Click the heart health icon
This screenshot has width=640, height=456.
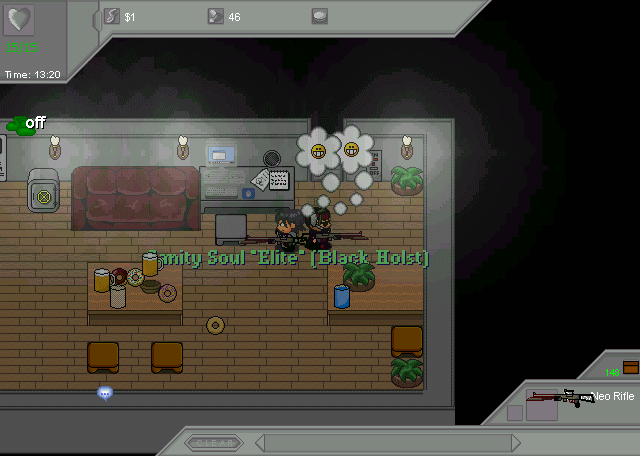point(20,21)
